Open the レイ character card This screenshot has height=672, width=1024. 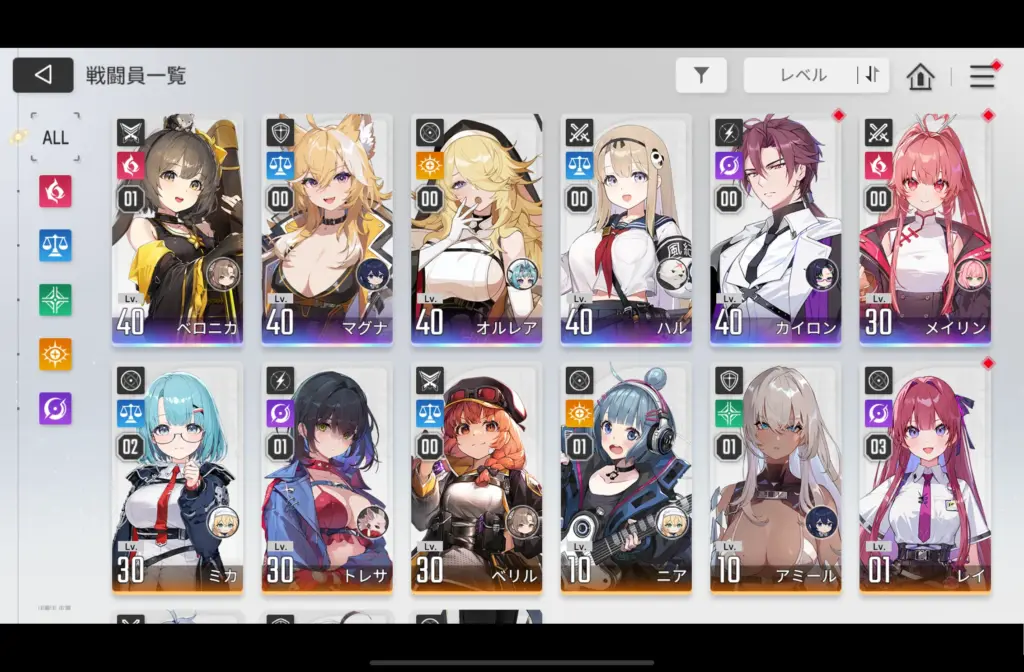[925, 478]
